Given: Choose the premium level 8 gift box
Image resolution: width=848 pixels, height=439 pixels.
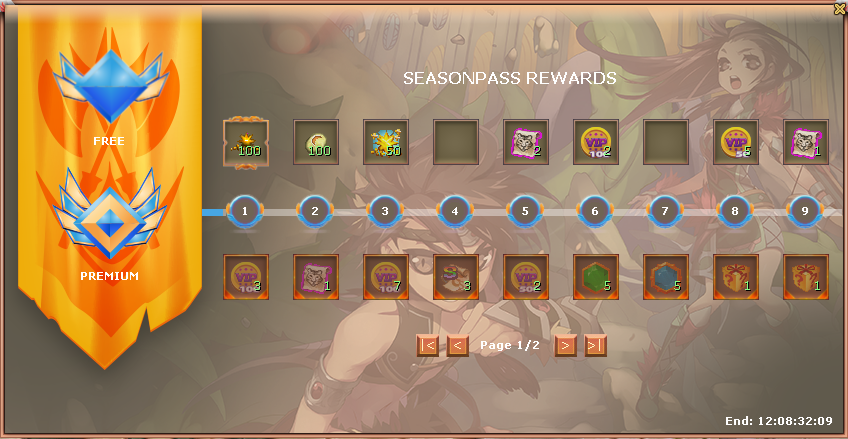Looking at the screenshot, I should tap(736, 277).
